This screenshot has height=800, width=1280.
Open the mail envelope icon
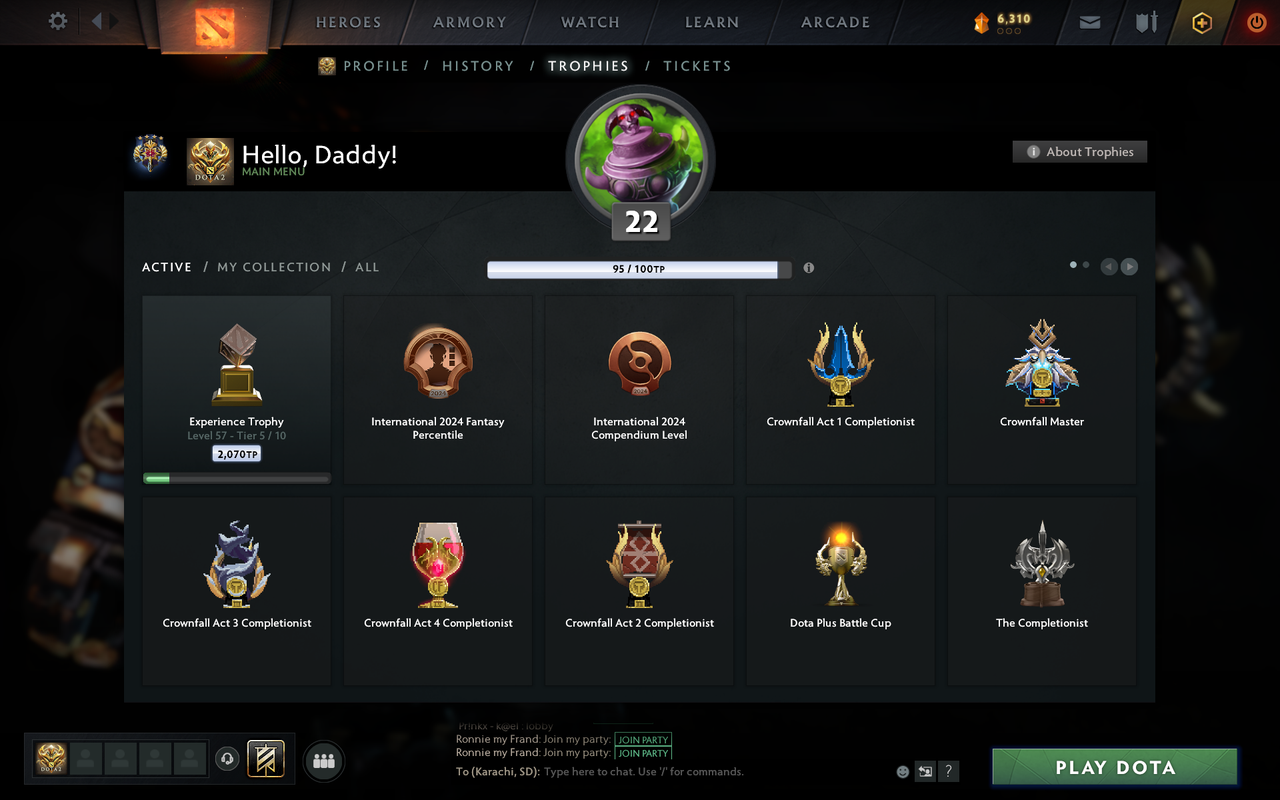click(1089, 22)
